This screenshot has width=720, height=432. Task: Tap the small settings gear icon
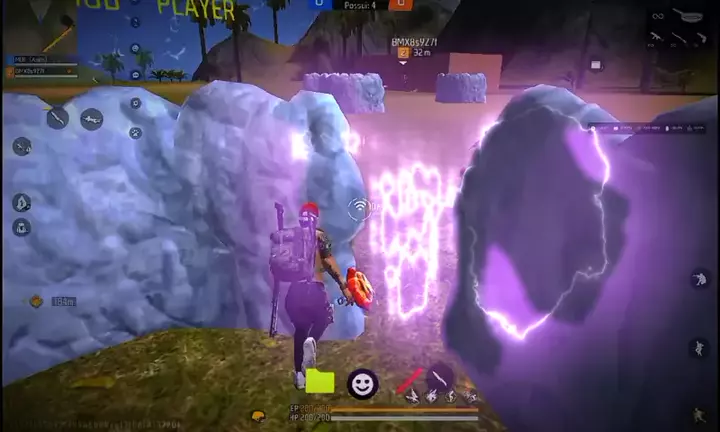(x=135, y=102)
